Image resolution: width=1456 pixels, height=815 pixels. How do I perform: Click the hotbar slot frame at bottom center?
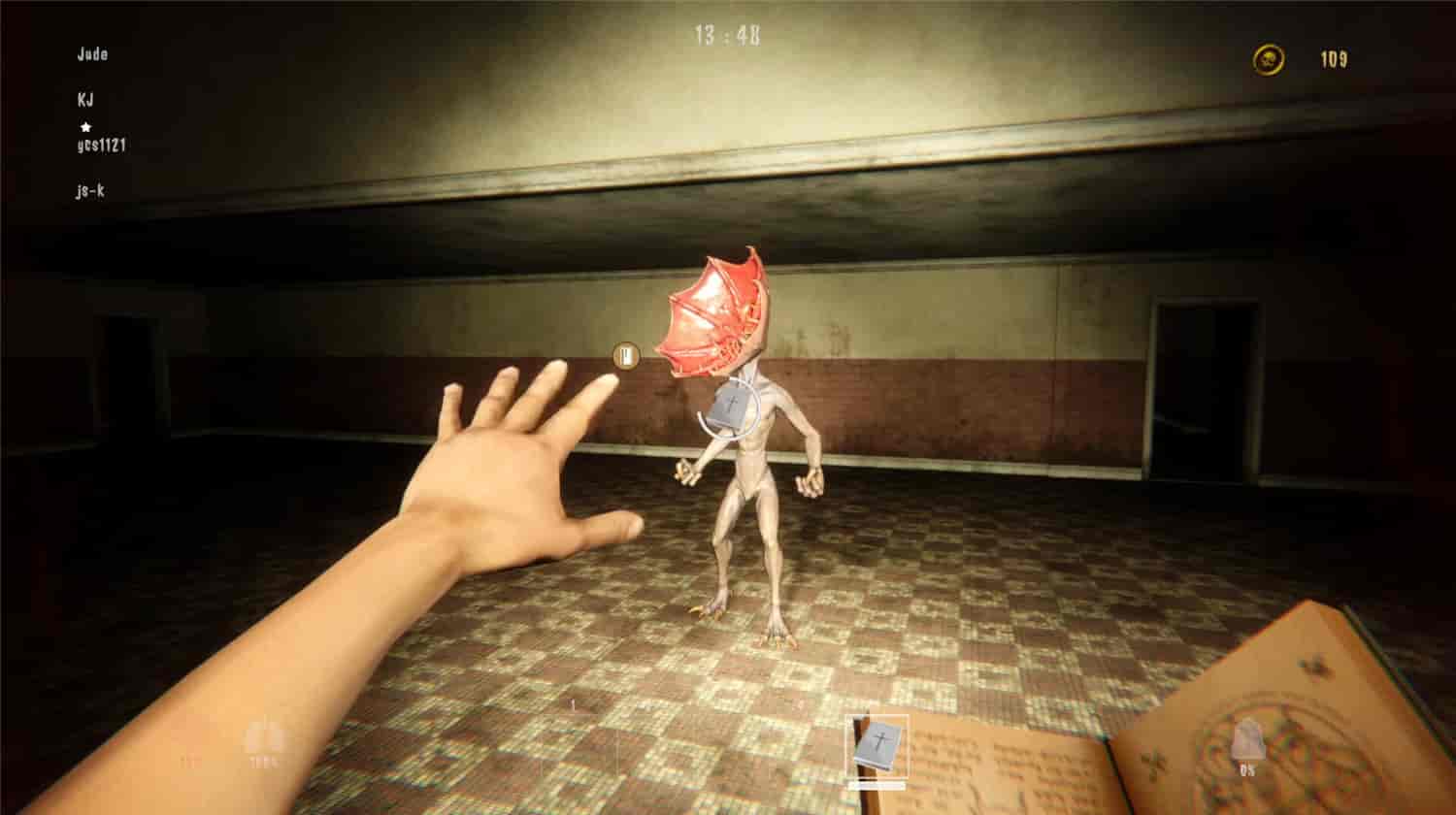[x=877, y=745]
